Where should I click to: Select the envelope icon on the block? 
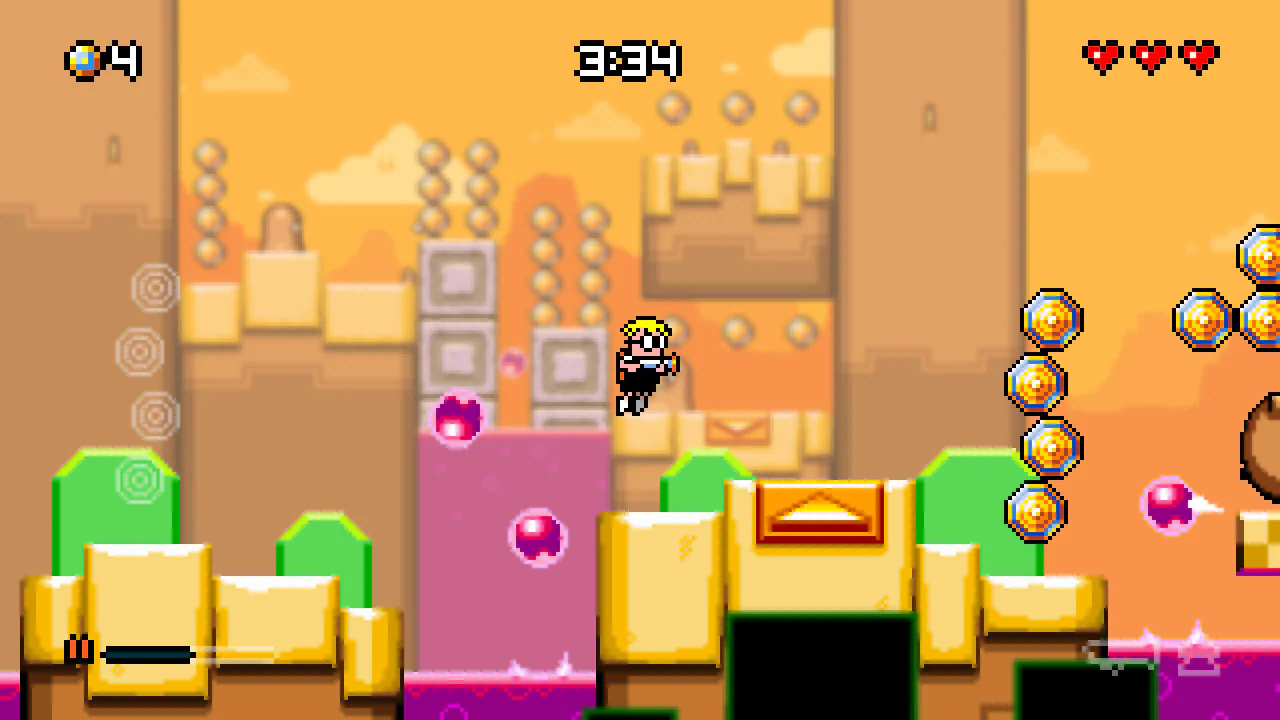pos(740,428)
